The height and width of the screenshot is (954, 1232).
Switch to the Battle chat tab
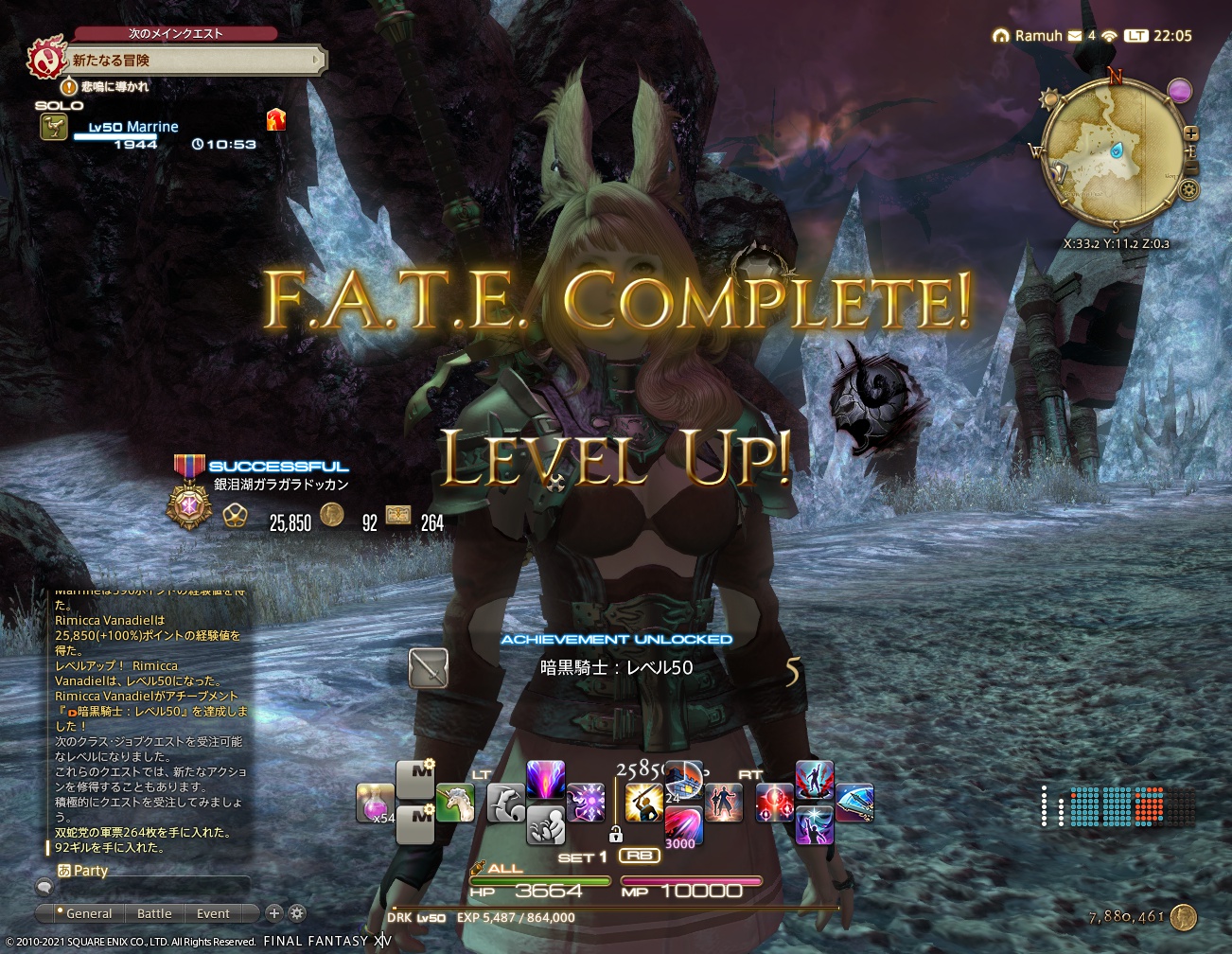pyautogui.click(x=154, y=913)
